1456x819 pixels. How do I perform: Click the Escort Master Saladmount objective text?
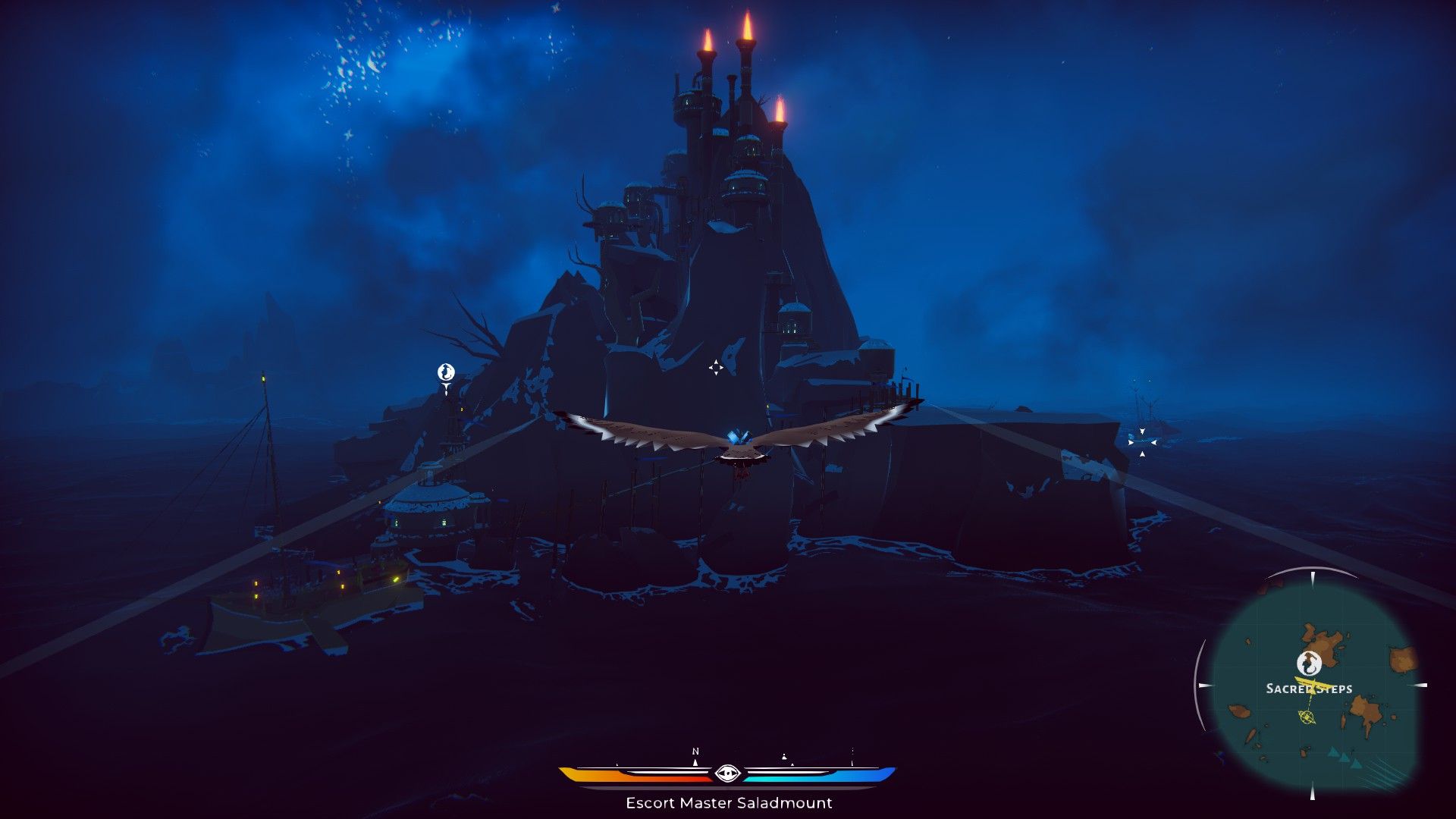click(x=729, y=802)
